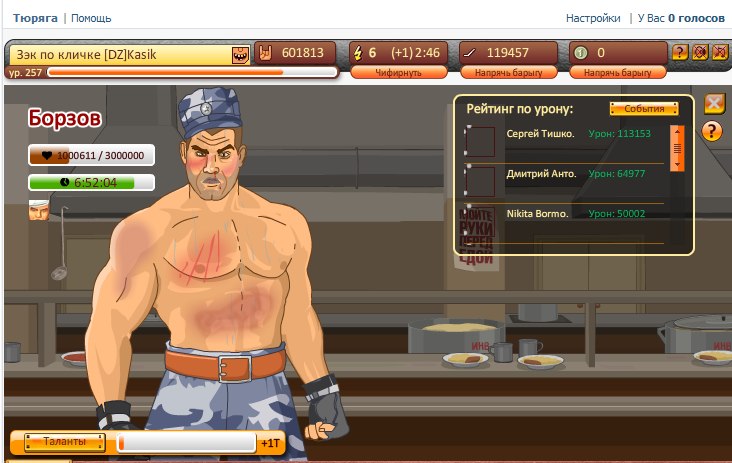This screenshot has width=732, height=463.
Task: Open the Помощь help link
Action: pos(91,18)
